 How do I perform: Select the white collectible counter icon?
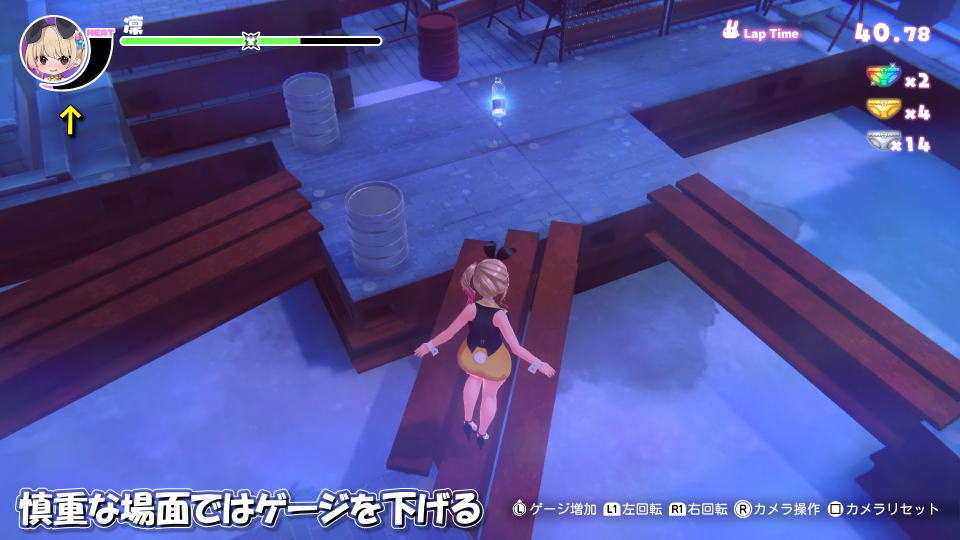[x=881, y=142]
